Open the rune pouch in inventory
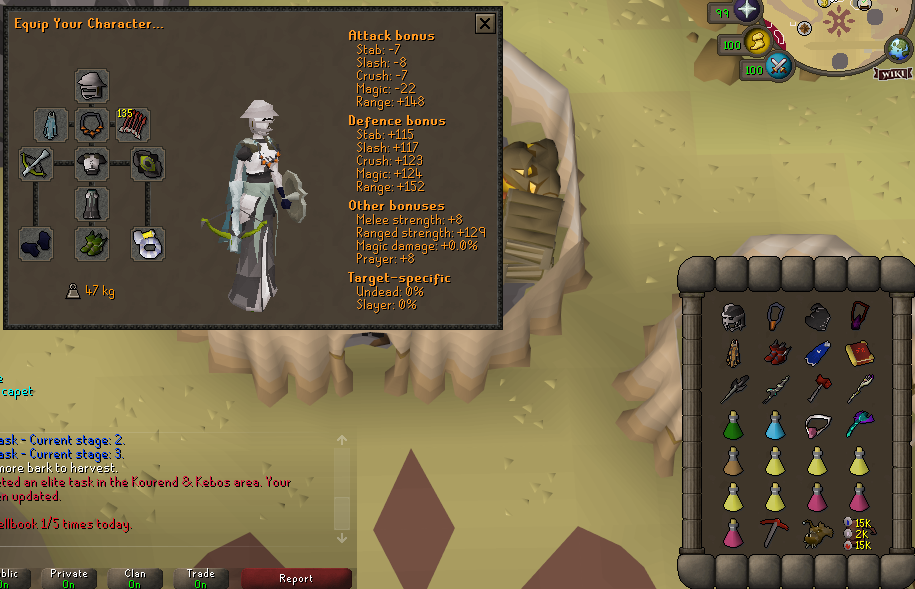 (x=858, y=532)
